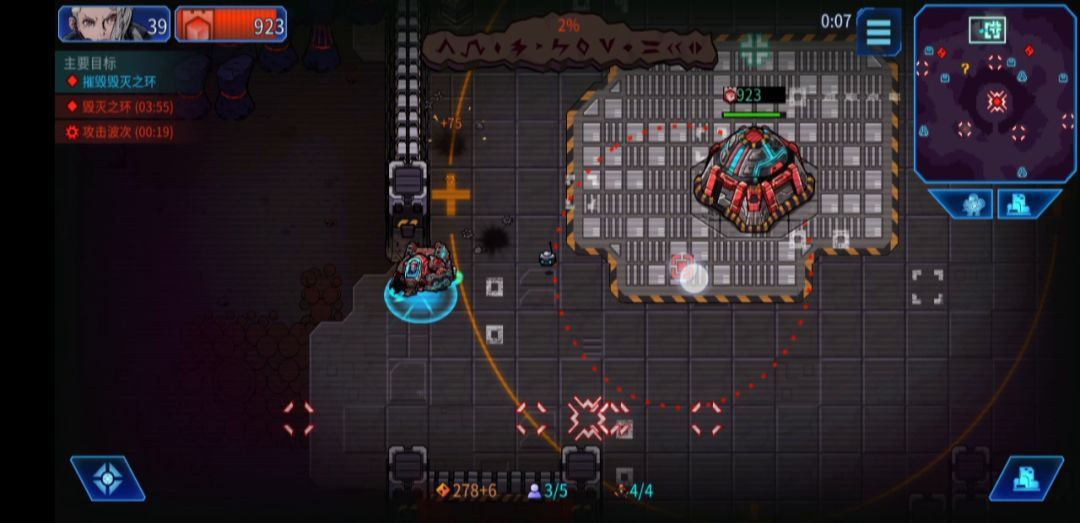Tap the hero portrait with level 39

pos(113,25)
